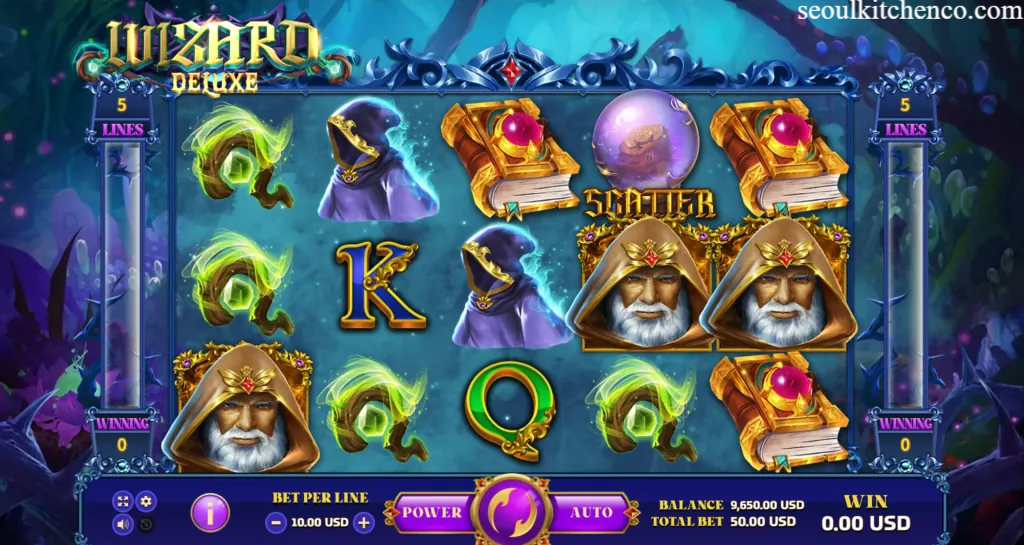Open the game info paytable
The width and height of the screenshot is (1024, 545).
[210, 513]
